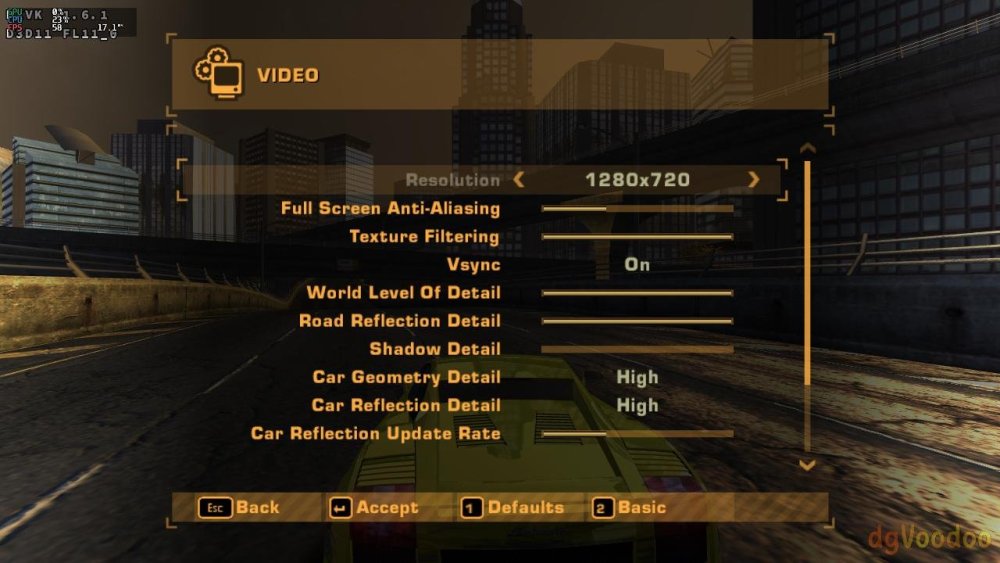Screen dimensions: 1000x563
Task: Click the scroll down arrow of the list
Action: pyautogui.click(x=808, y=465)
